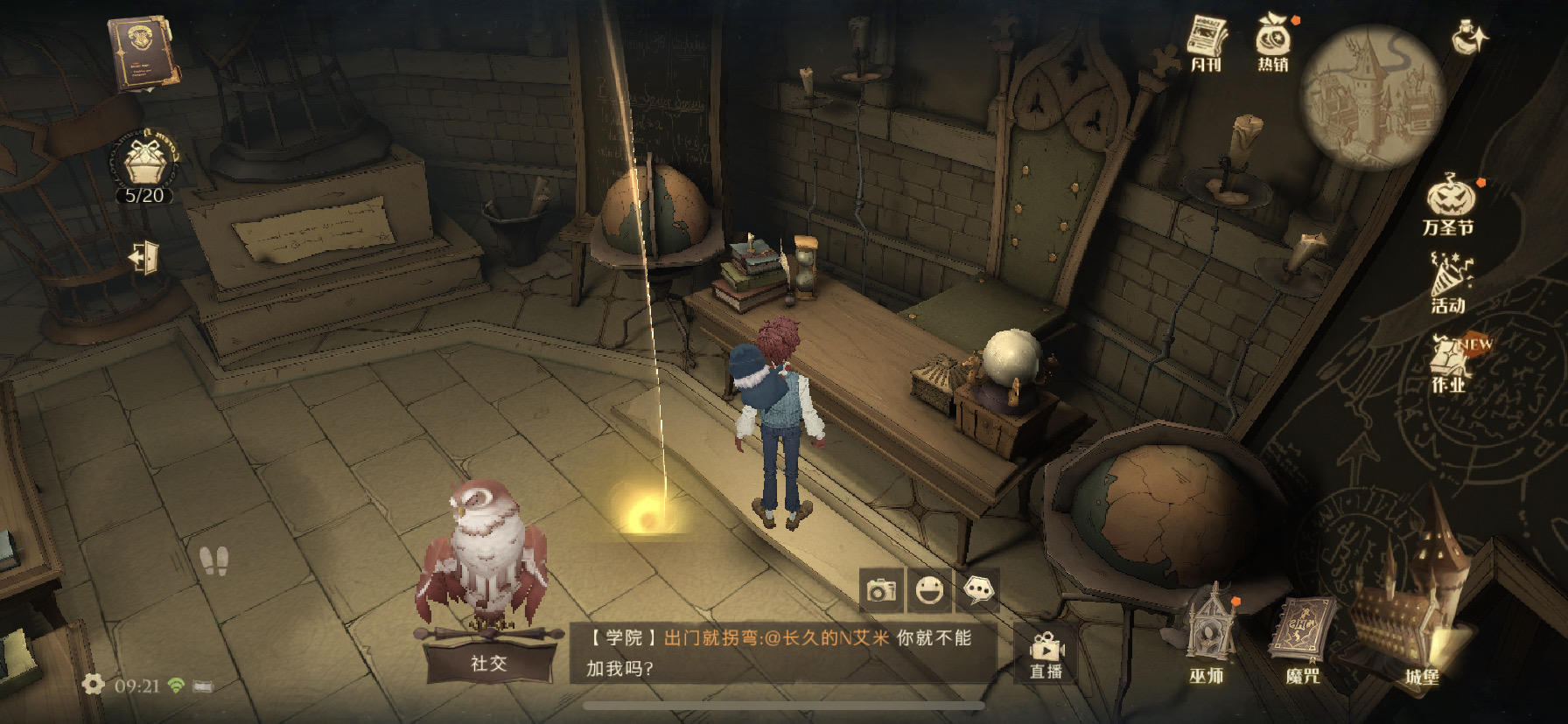
Task: Open the 活动 events menu
Action: 1449,283
